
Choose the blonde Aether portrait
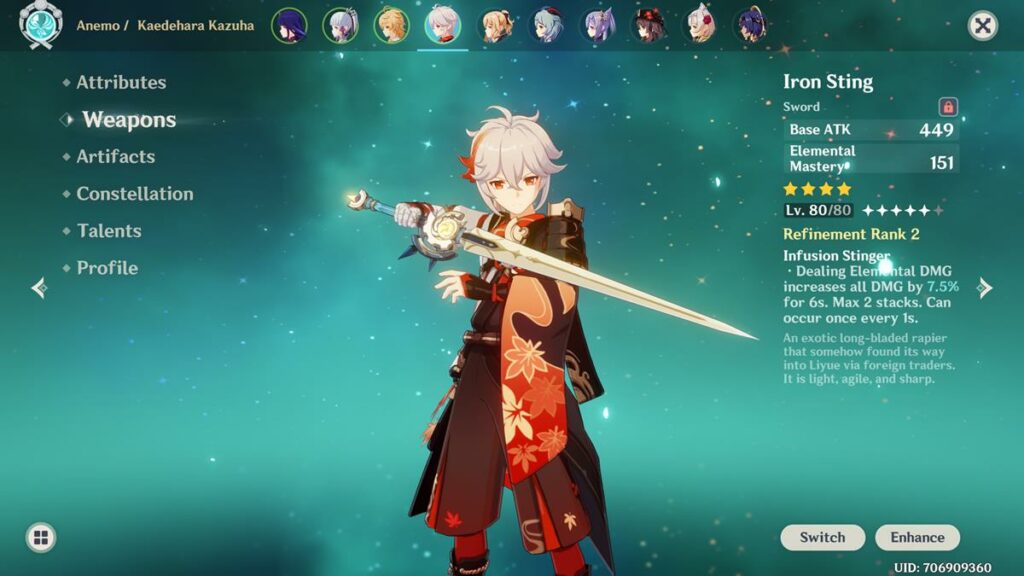click(391, 25)
